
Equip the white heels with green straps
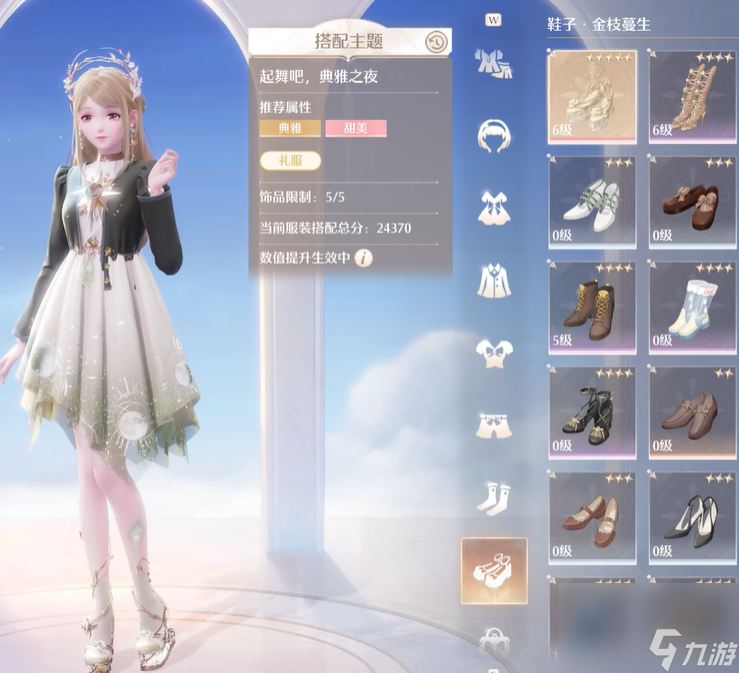pos(592,199)
